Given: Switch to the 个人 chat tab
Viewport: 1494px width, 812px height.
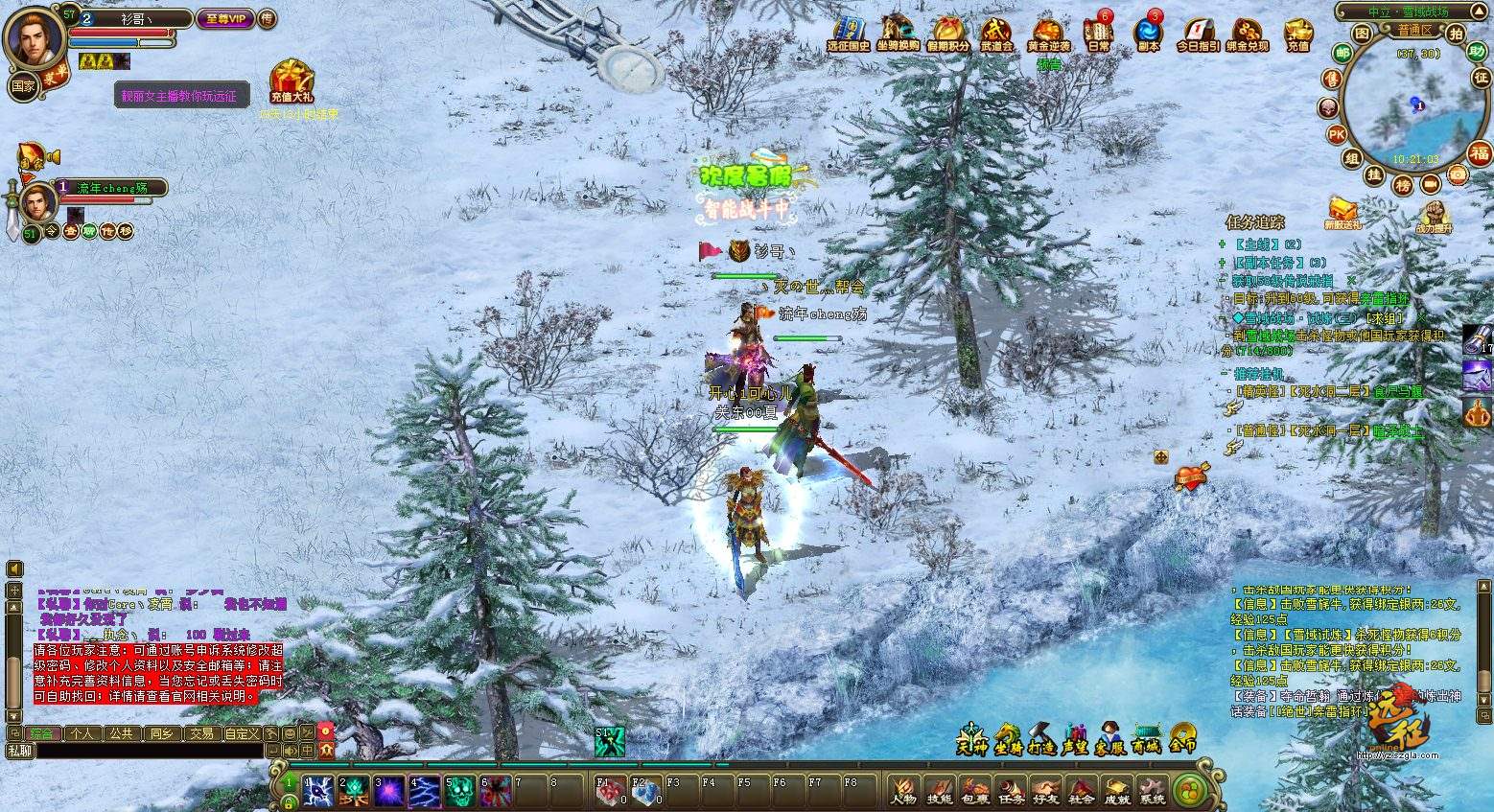Looking at the screenshot, I should pos(82,733).
